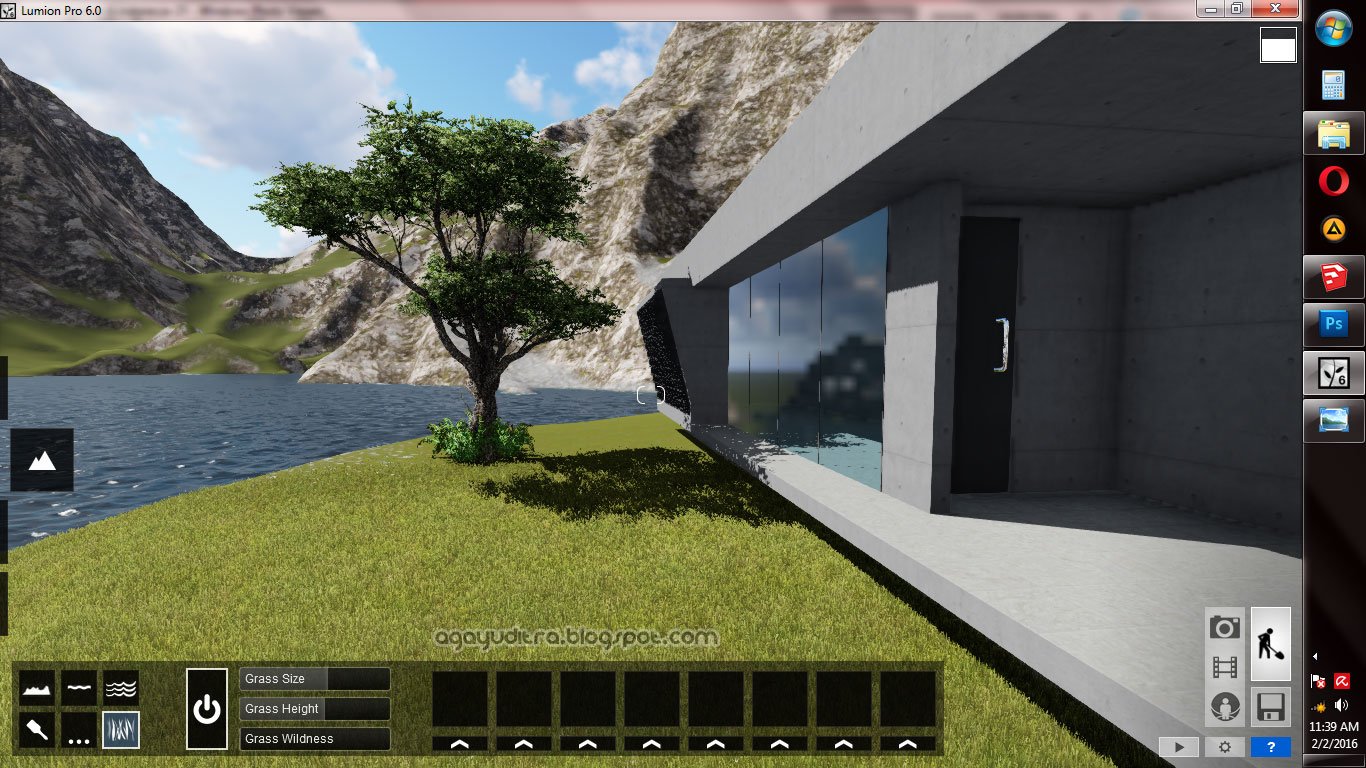Open the save files floppy disk button
This screenshot has width=1366, height=768.
pyautogui.click(x=1271, y=706)
